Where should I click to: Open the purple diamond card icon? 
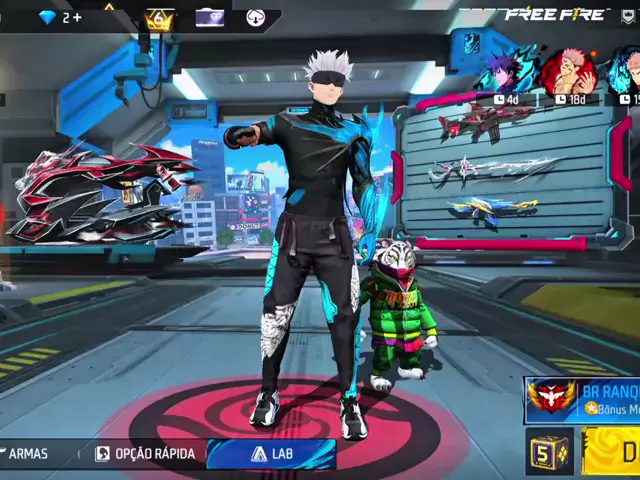(x=209, y=17)
